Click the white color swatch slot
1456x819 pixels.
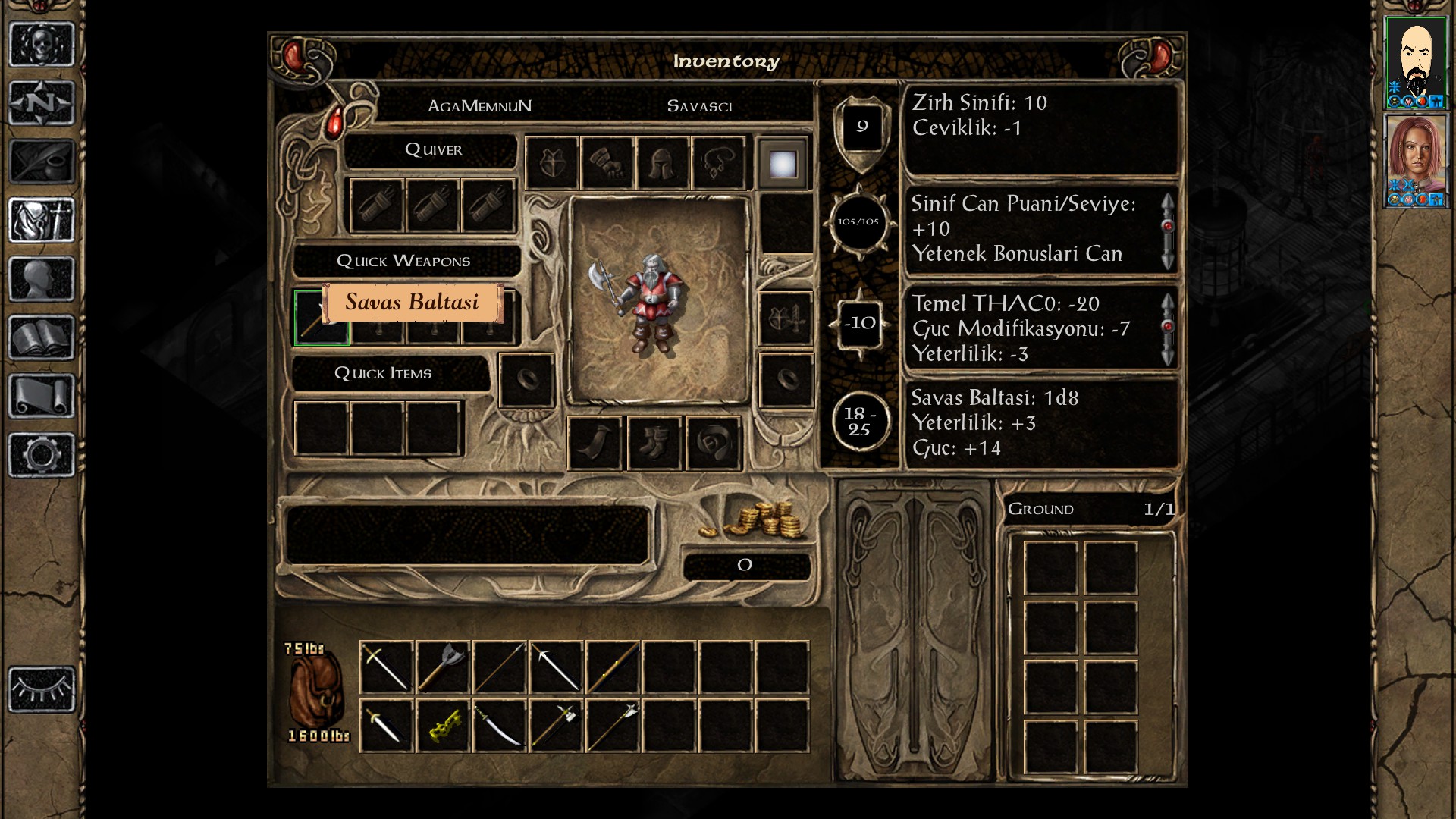[783, 163]
